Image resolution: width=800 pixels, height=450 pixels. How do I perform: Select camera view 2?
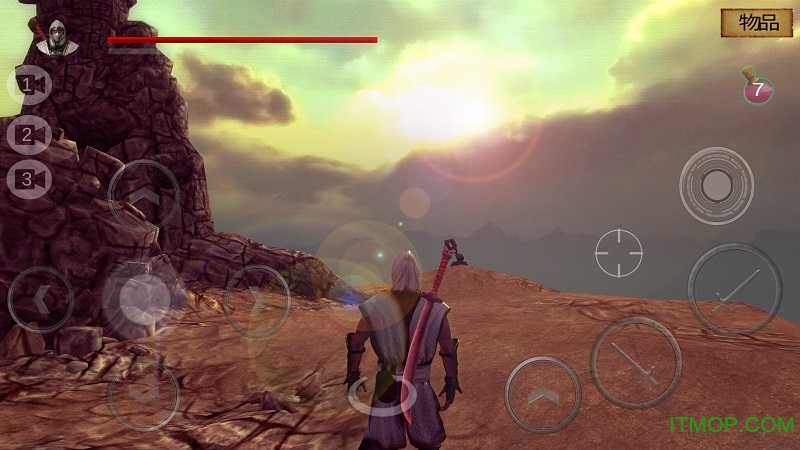[x=29, y=133]
